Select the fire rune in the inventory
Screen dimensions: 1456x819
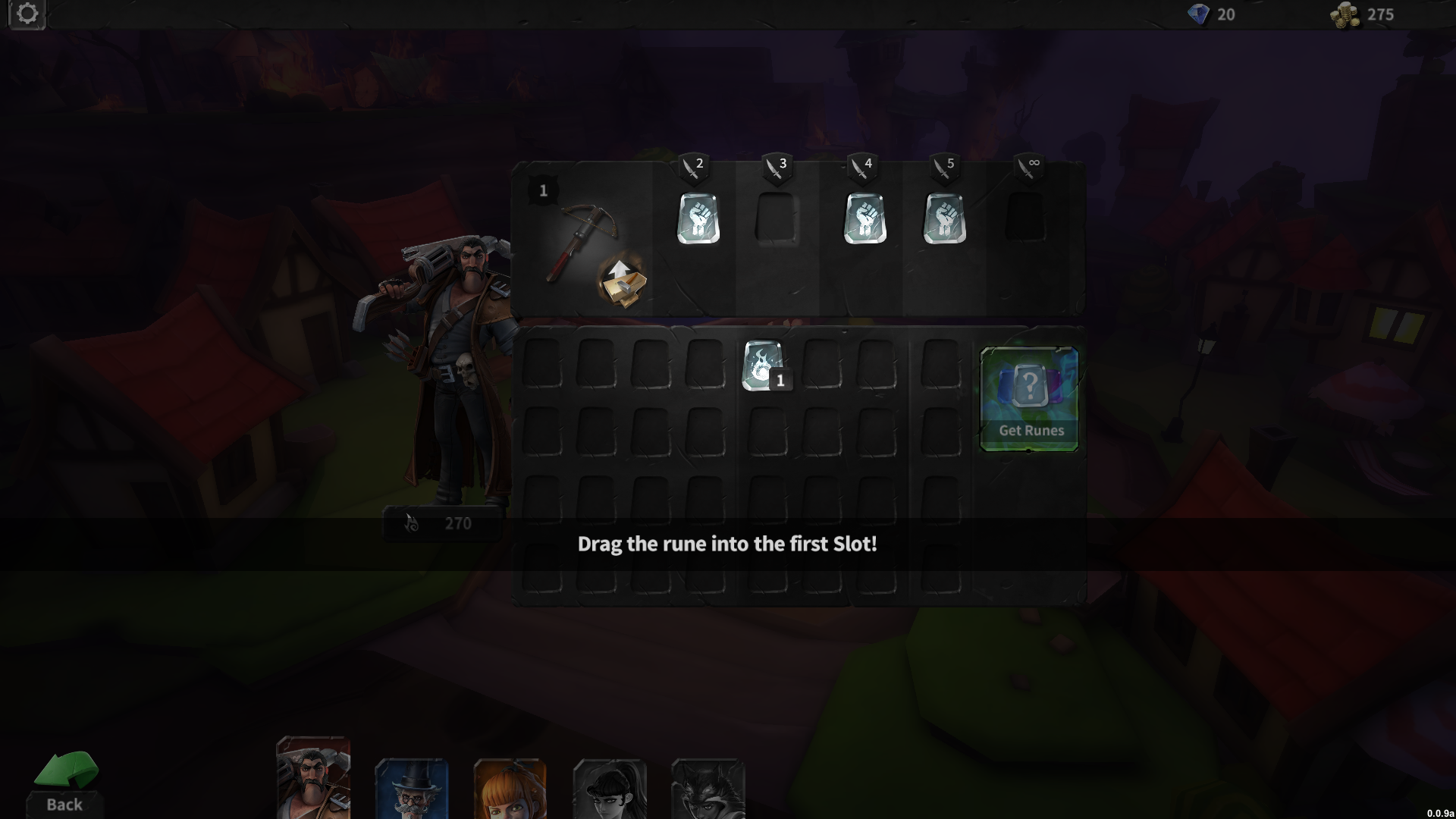(x=761, y=366)
